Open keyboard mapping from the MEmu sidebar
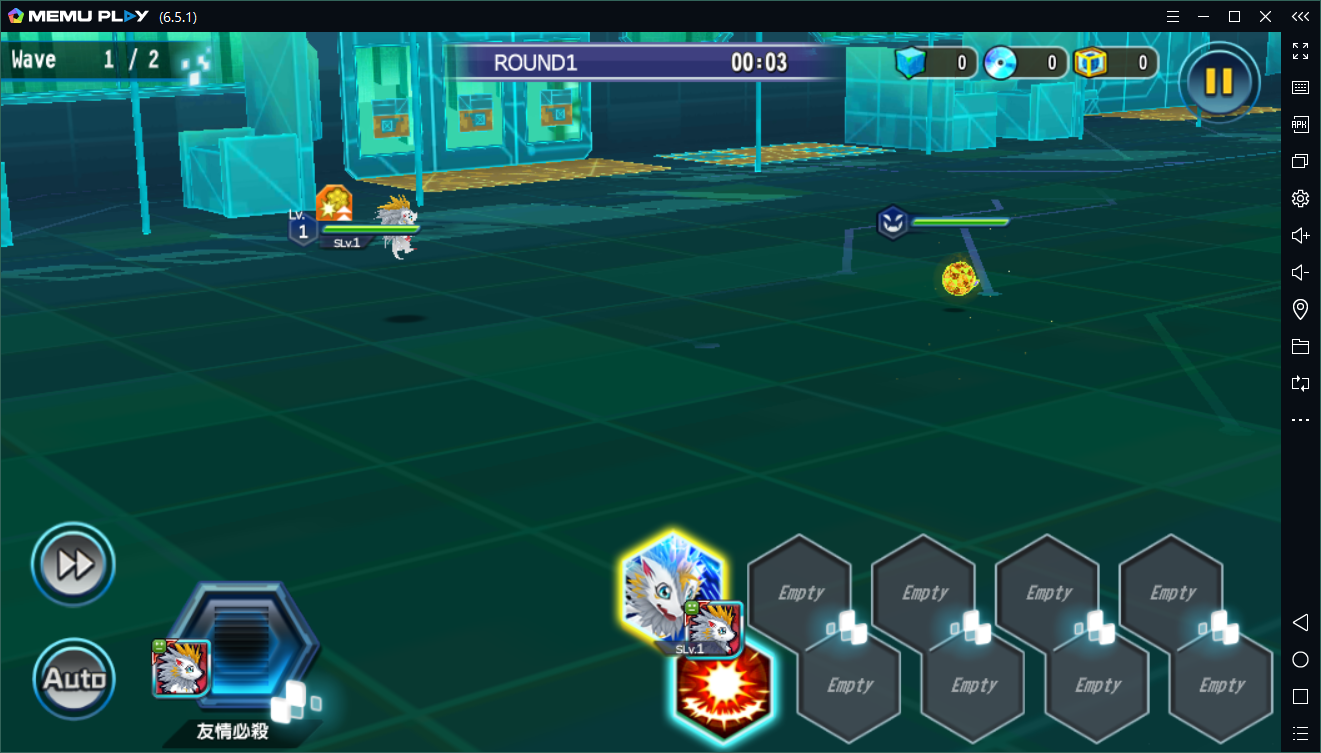Image resolution: width=1321 pixels, height=753 pixels. click(1300, 87)
